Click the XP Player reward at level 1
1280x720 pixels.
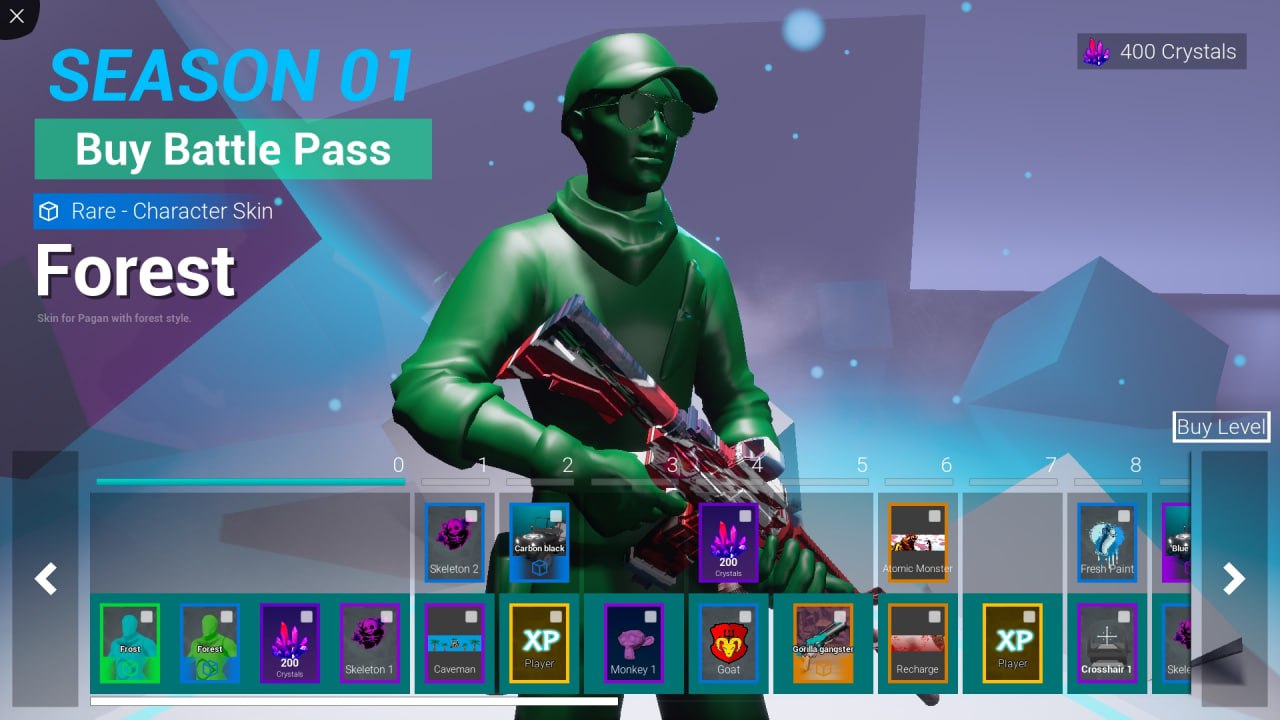(540, 643)
